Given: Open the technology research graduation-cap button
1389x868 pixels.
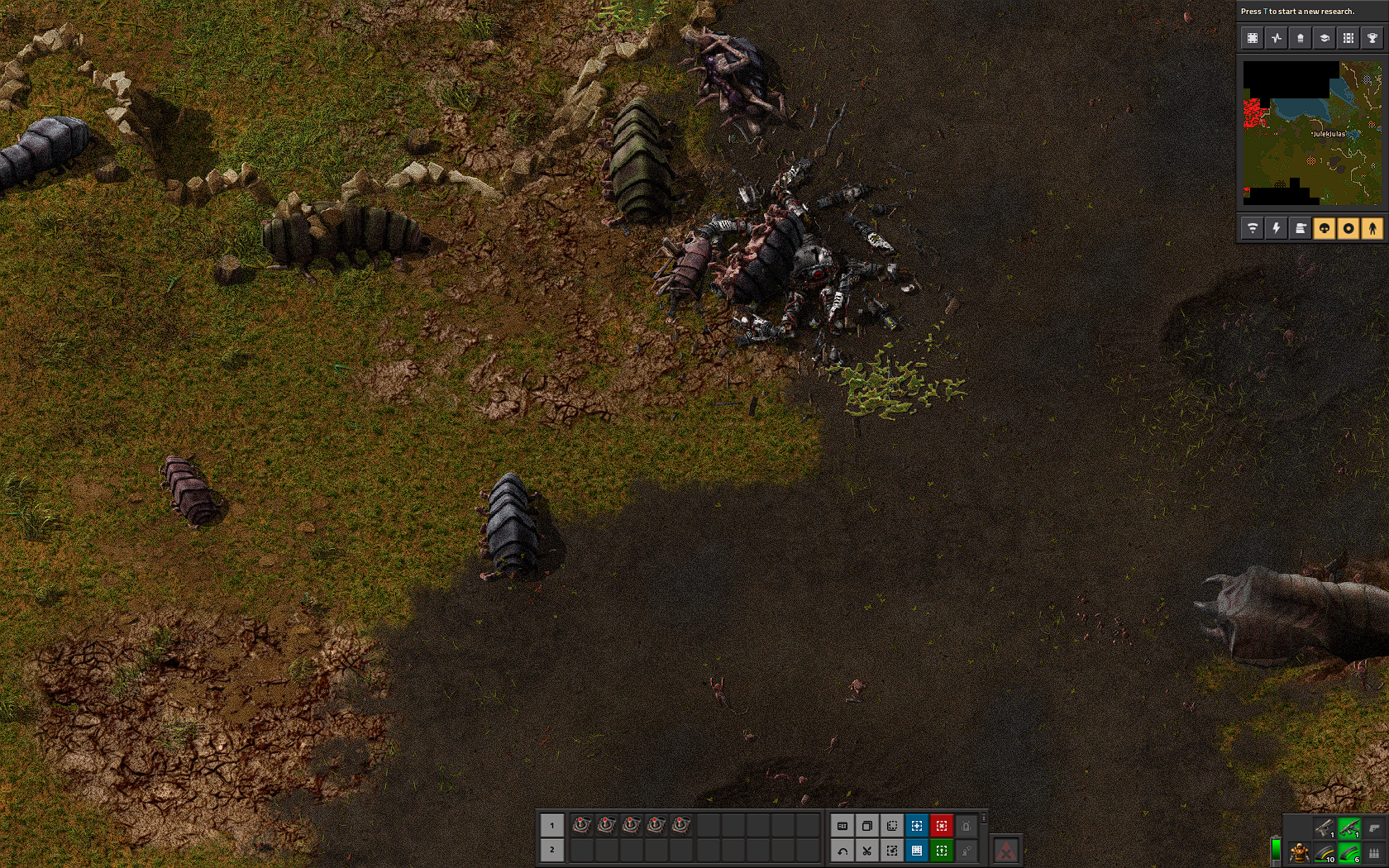Looking at the screenshot, I should (1325, 38).
